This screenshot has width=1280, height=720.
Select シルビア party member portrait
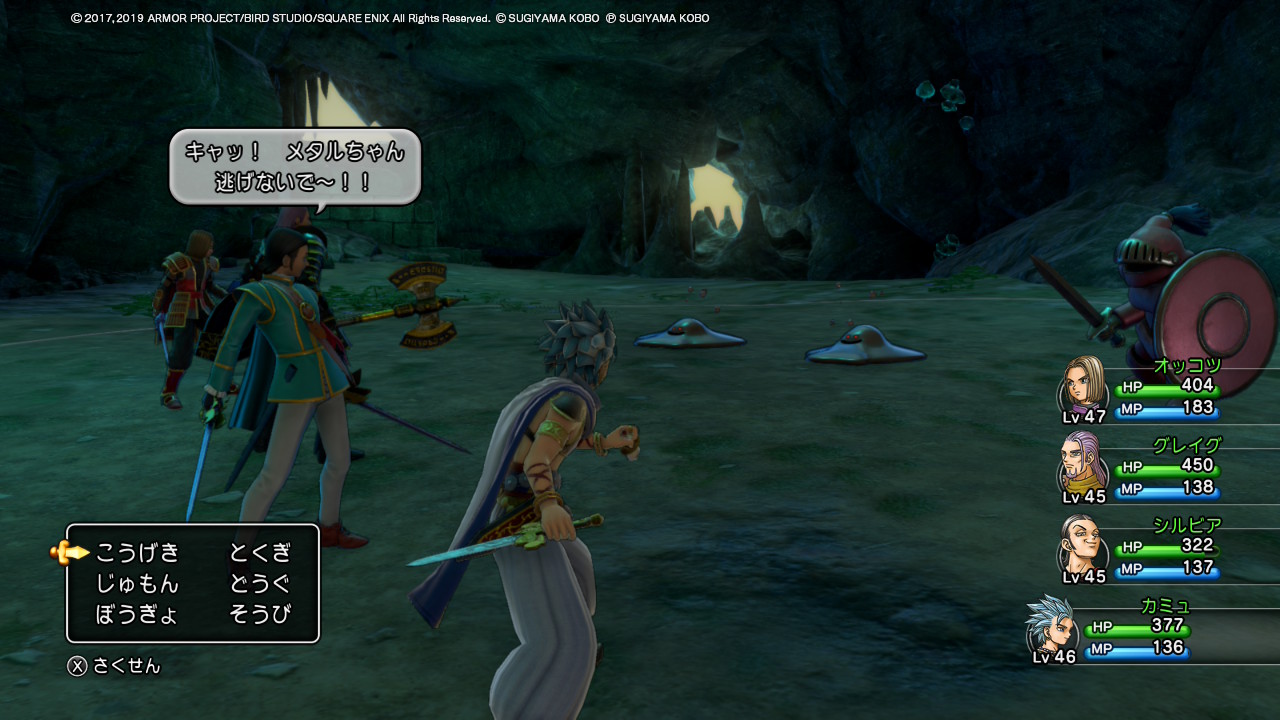[x=1084, y=545]
